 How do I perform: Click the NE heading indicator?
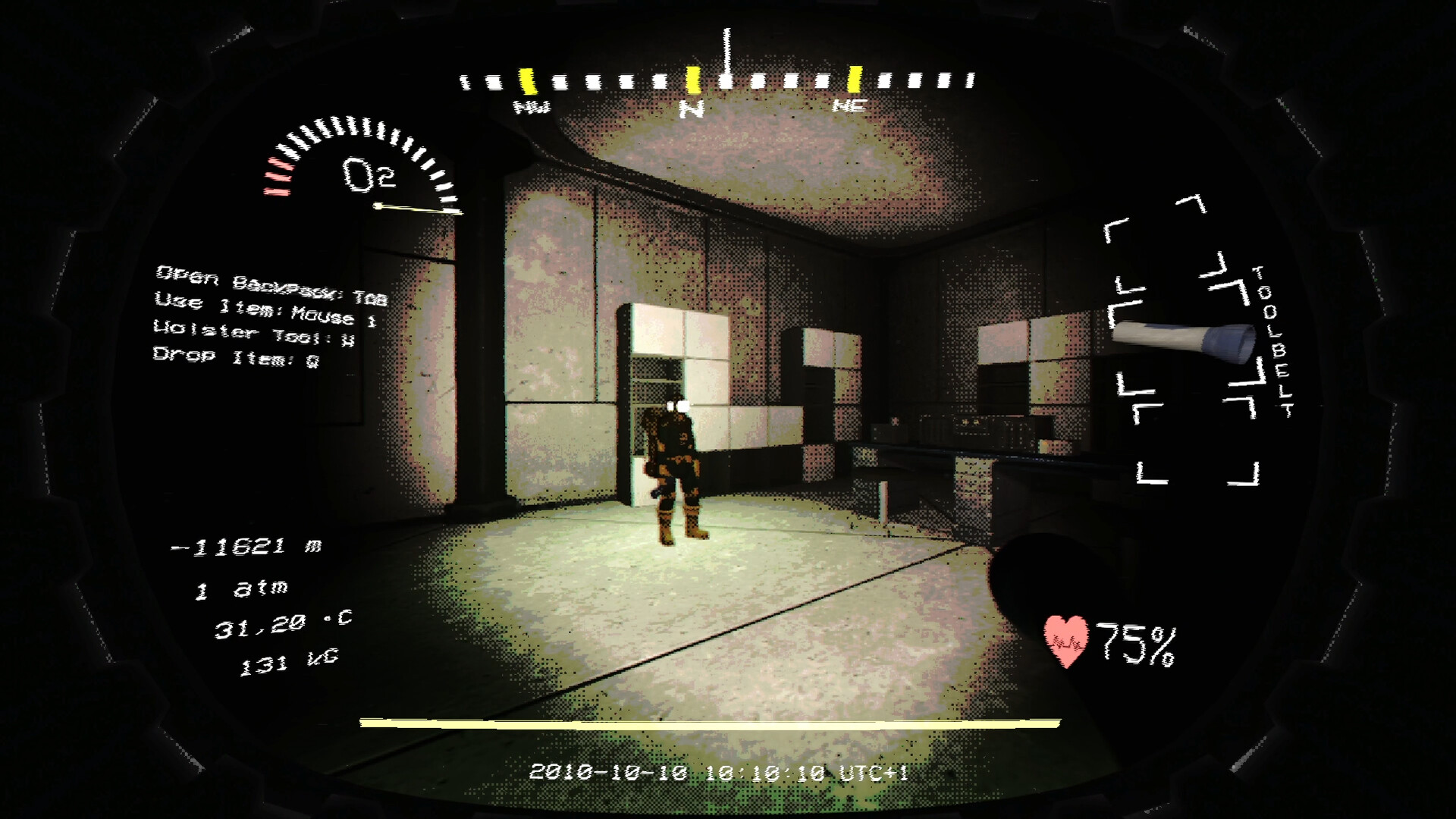[x=851, y=106]
